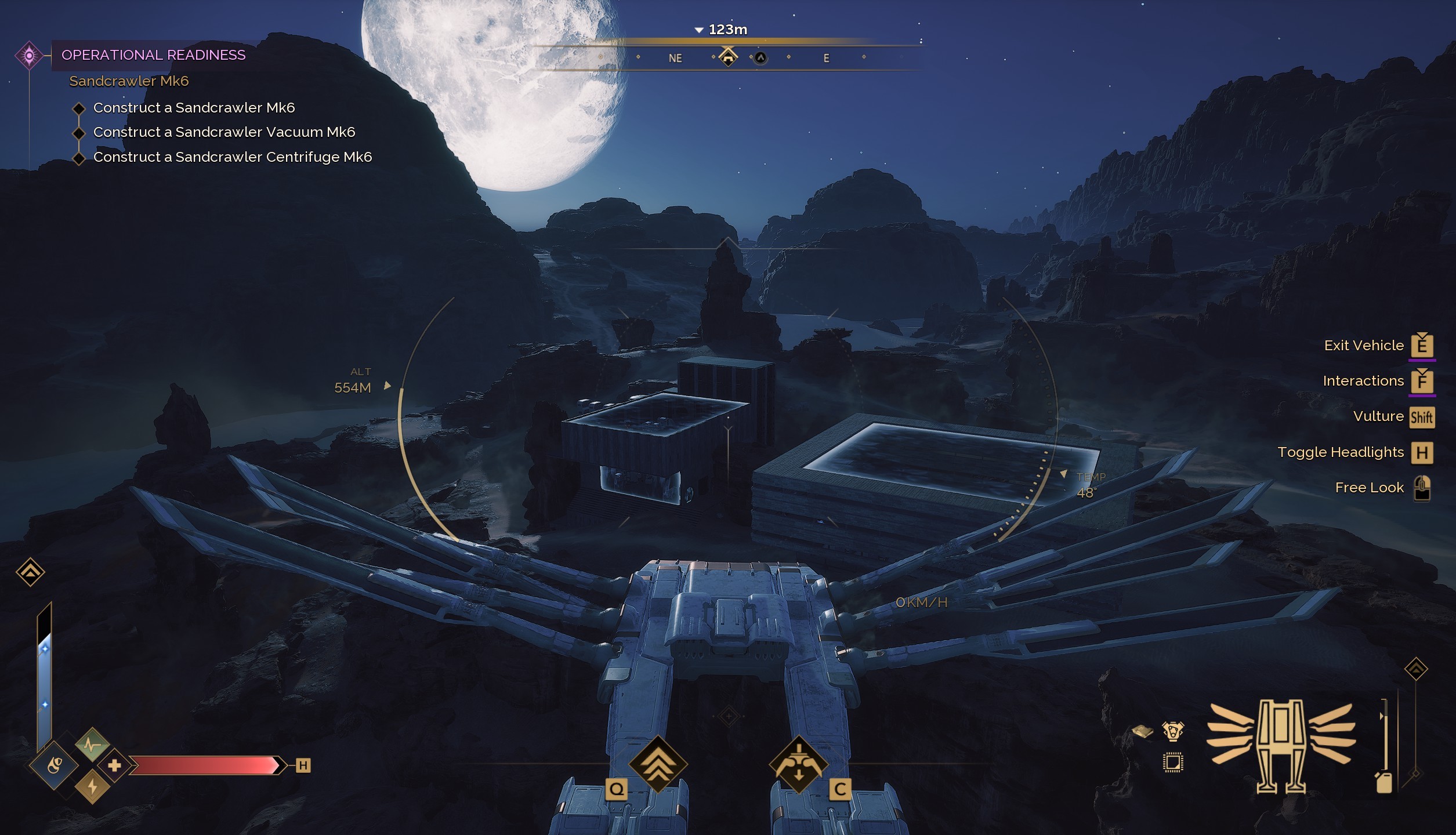Activate the descend ability icon with down arrow

pos(798,764)
